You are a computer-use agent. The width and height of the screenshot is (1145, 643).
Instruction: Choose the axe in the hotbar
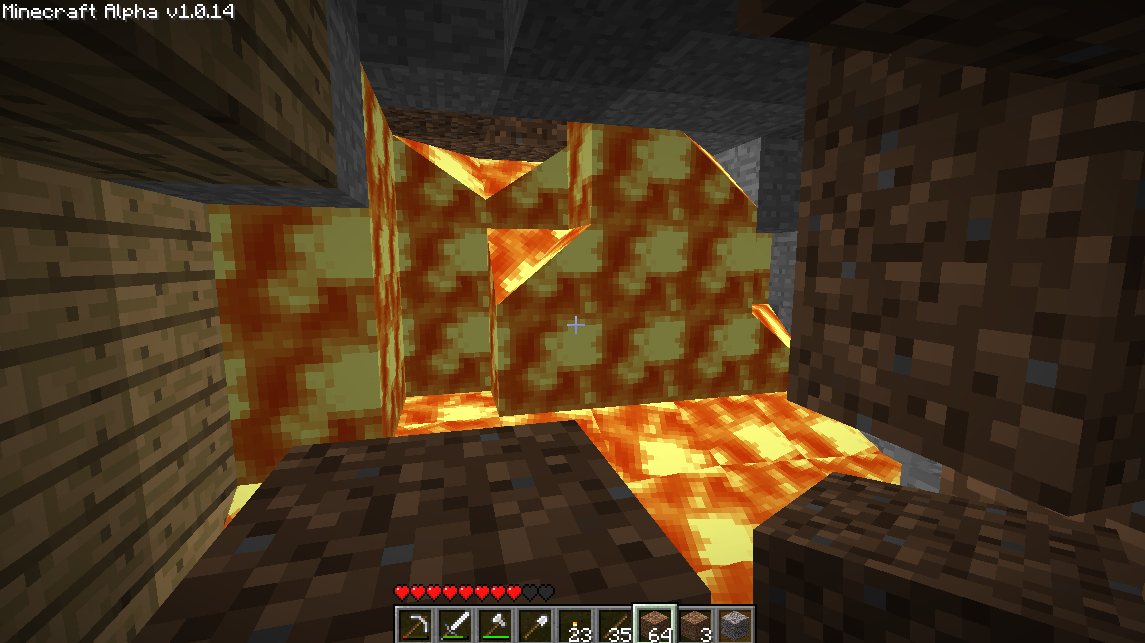click(493, 624)
